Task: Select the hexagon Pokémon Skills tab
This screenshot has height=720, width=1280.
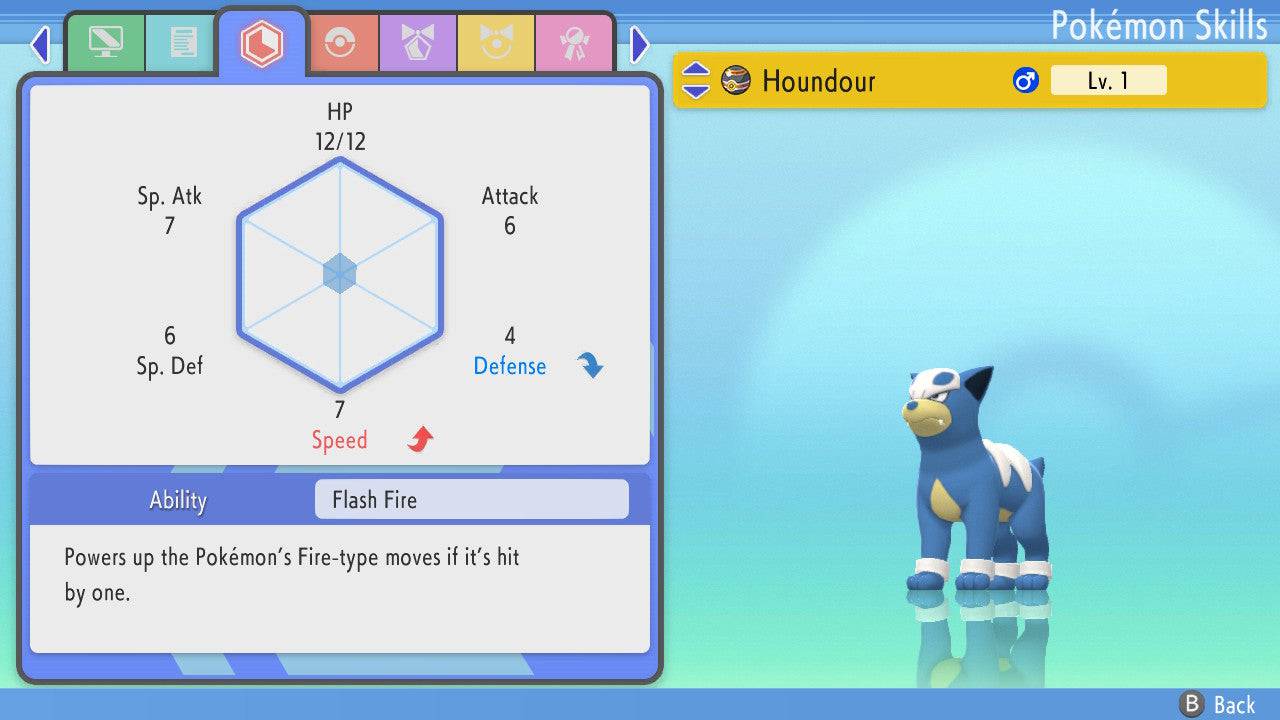Action: [261, 43]
